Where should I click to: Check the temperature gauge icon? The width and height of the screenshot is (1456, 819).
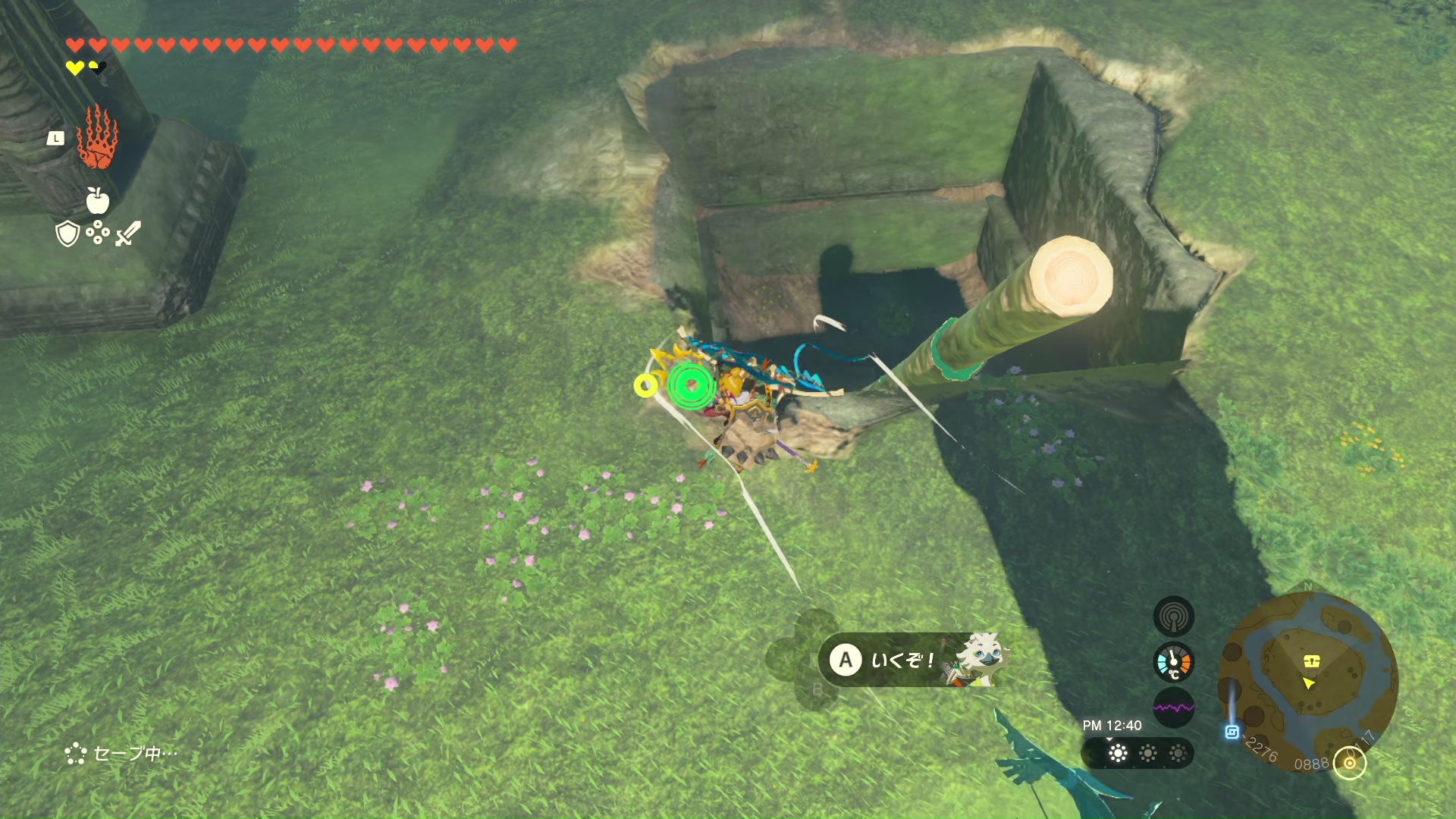(1173, 662)
